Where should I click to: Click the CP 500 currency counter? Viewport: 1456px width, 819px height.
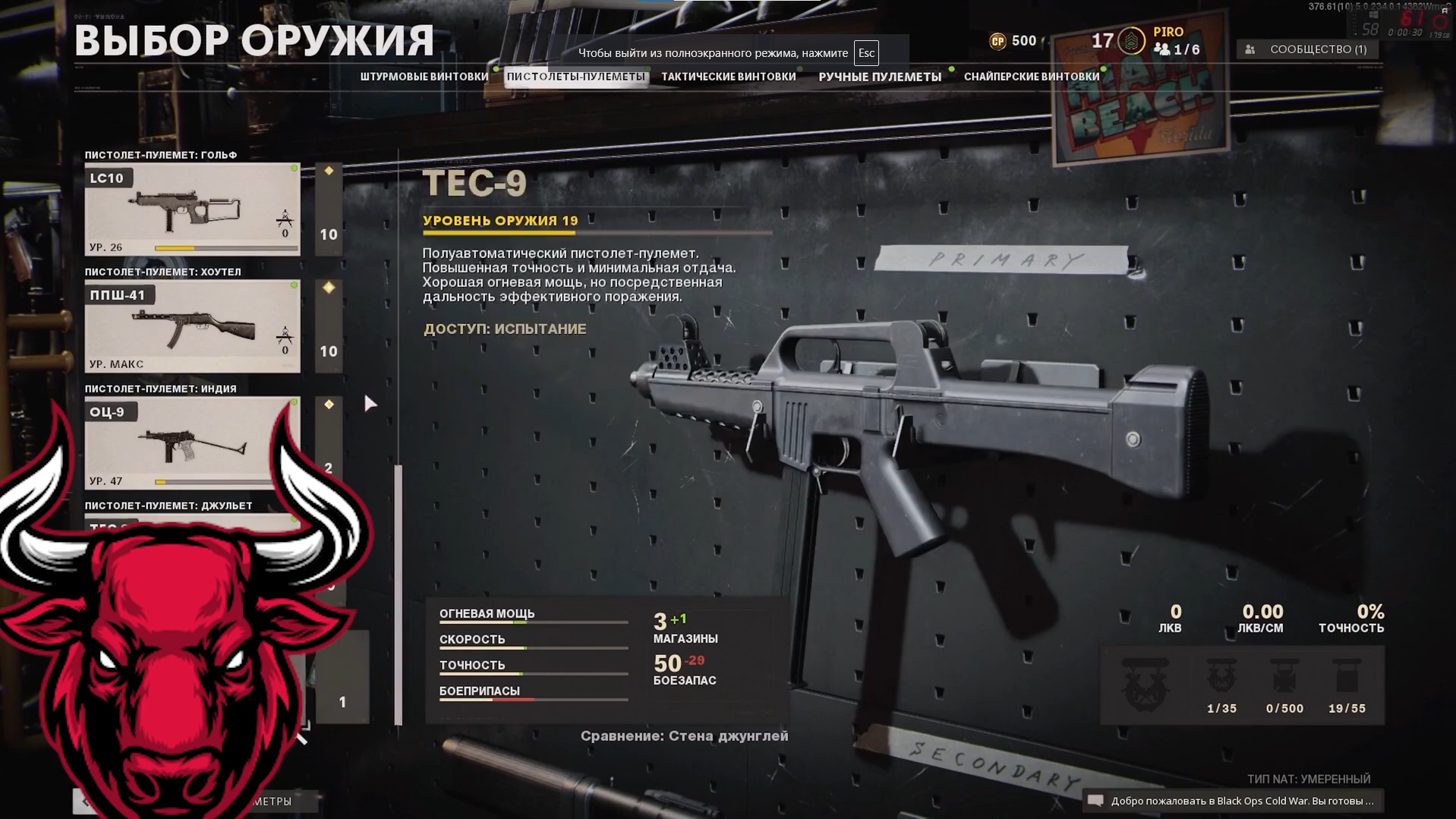(x=1013, y=41)
